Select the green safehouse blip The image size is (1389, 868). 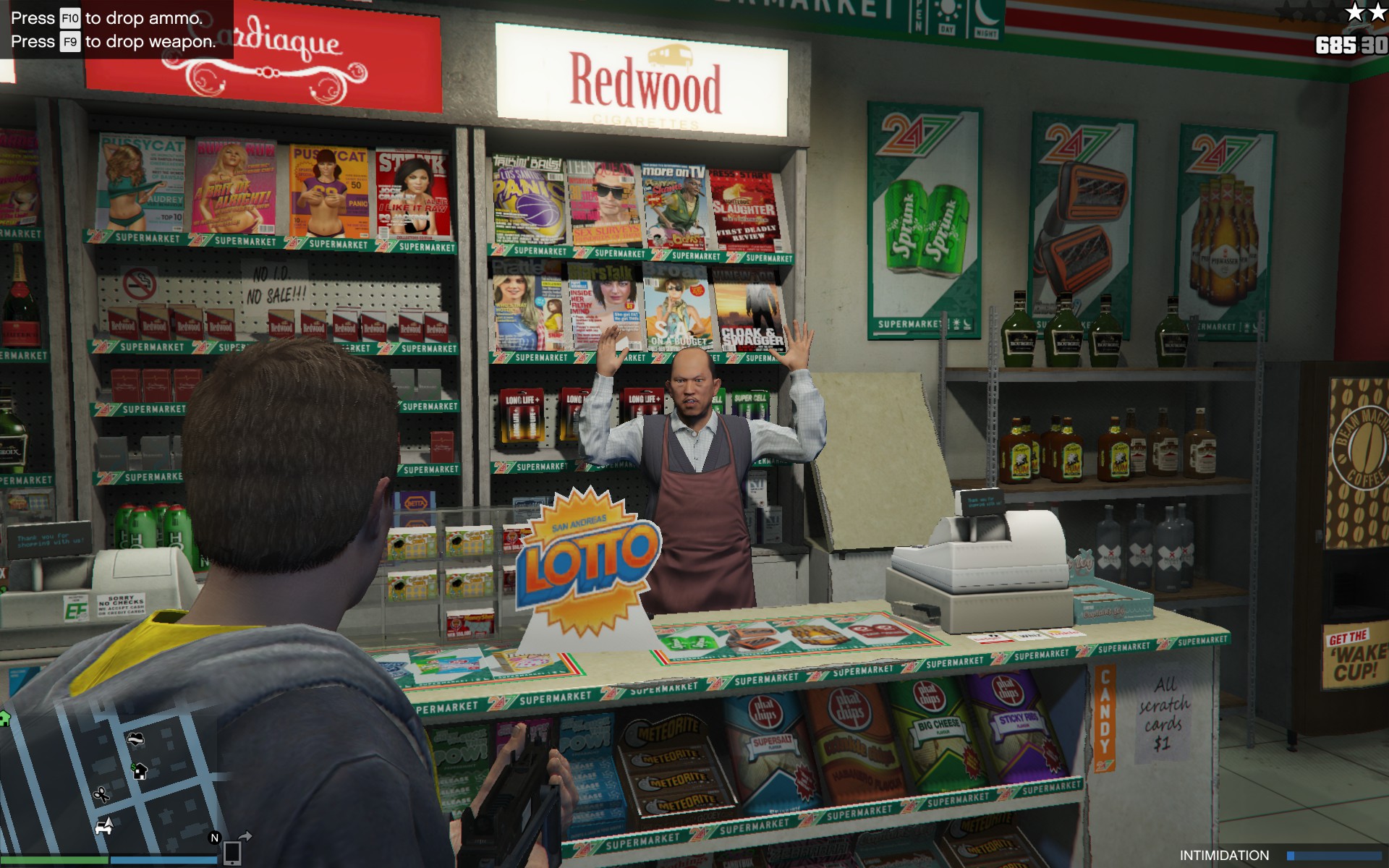(x=4, y=718)
